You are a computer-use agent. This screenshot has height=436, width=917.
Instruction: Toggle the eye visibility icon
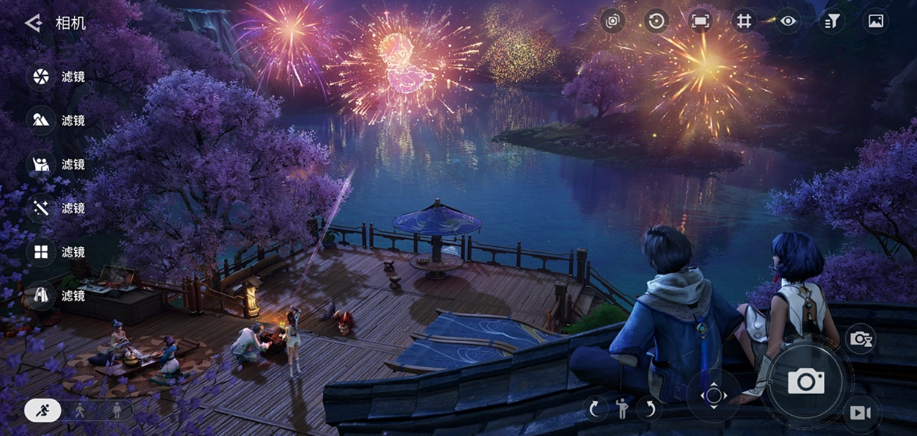tap(789, 21)
